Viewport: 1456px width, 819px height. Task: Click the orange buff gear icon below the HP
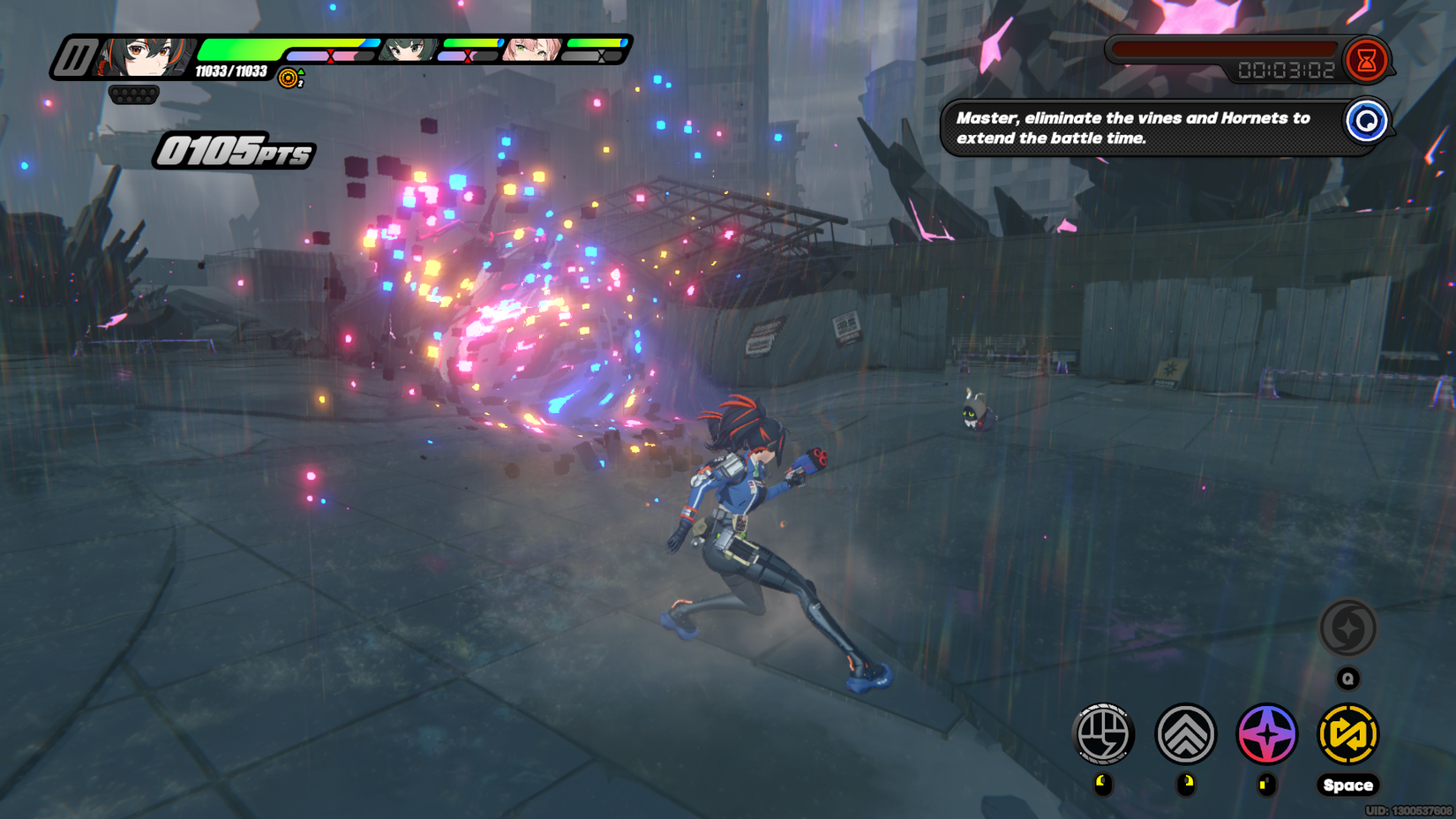(x=287, y=79)
